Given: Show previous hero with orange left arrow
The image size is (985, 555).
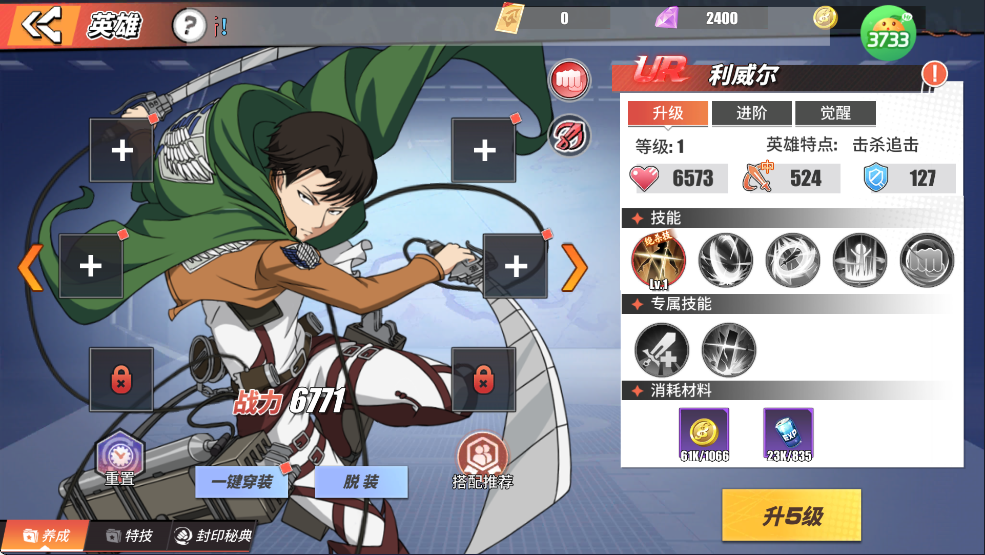Looking at the screenshot, I should [x=31, y=267].
